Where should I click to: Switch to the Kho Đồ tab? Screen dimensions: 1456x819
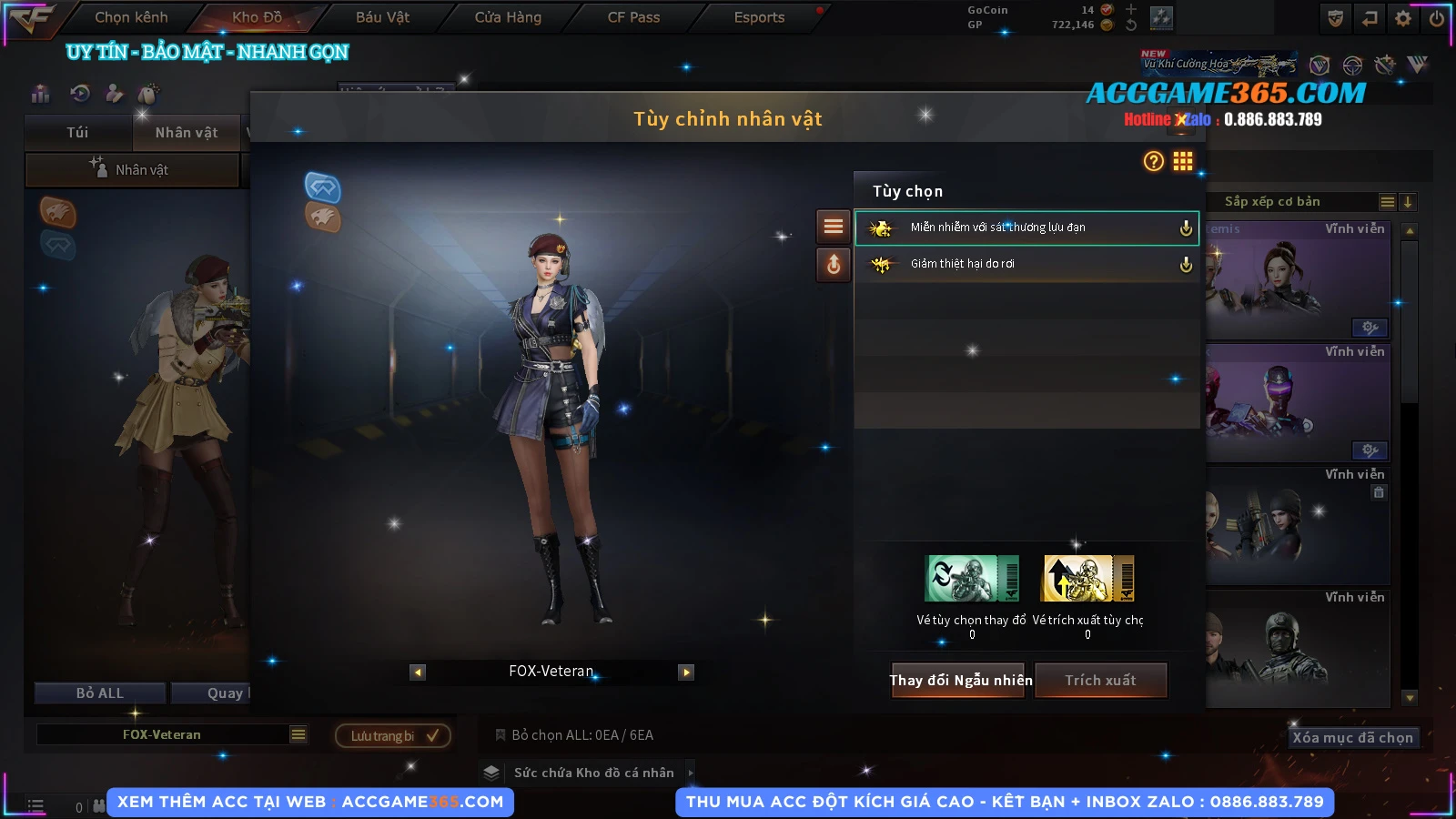pos(257,17)
